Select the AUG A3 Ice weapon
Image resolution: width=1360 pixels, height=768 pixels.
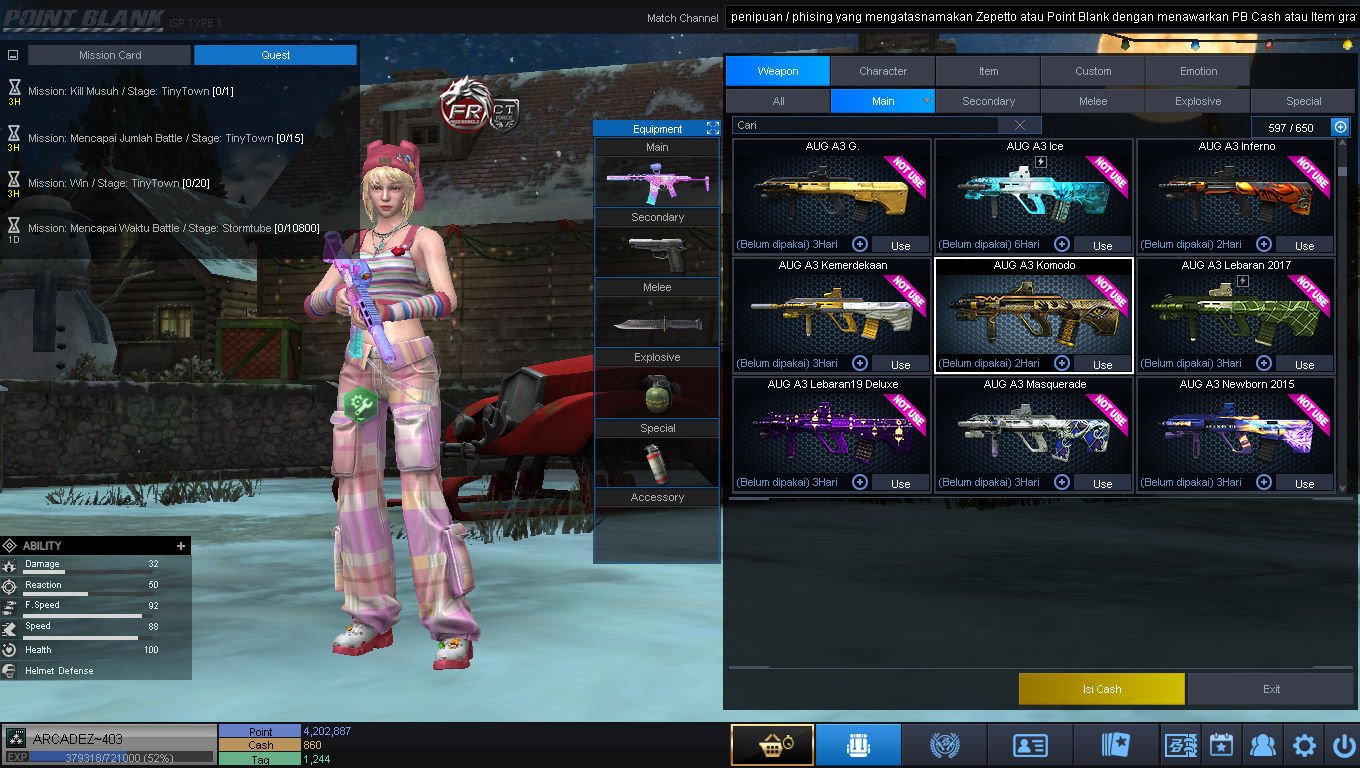1034,190
